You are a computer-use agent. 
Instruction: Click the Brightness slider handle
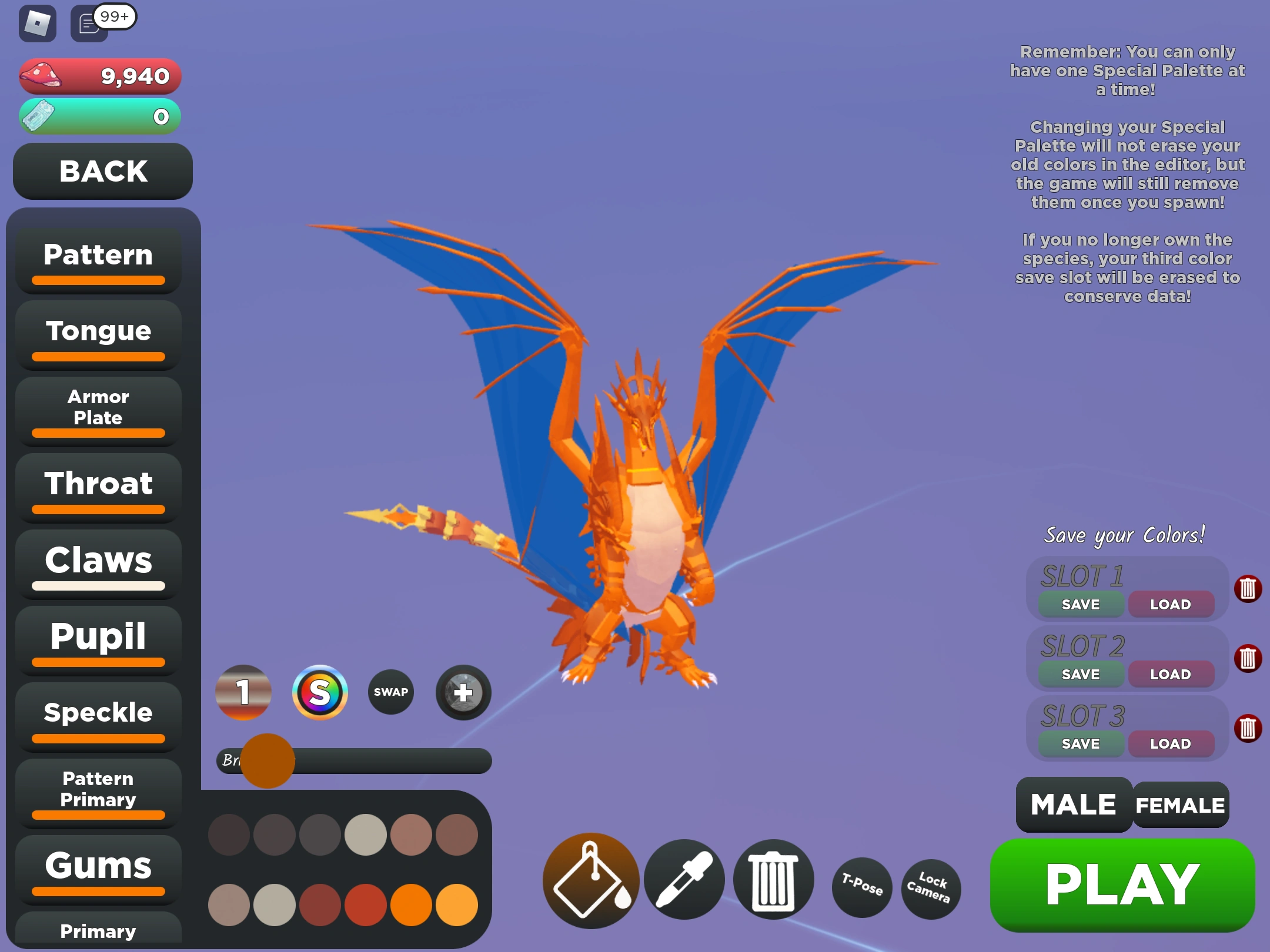(268, 762)
